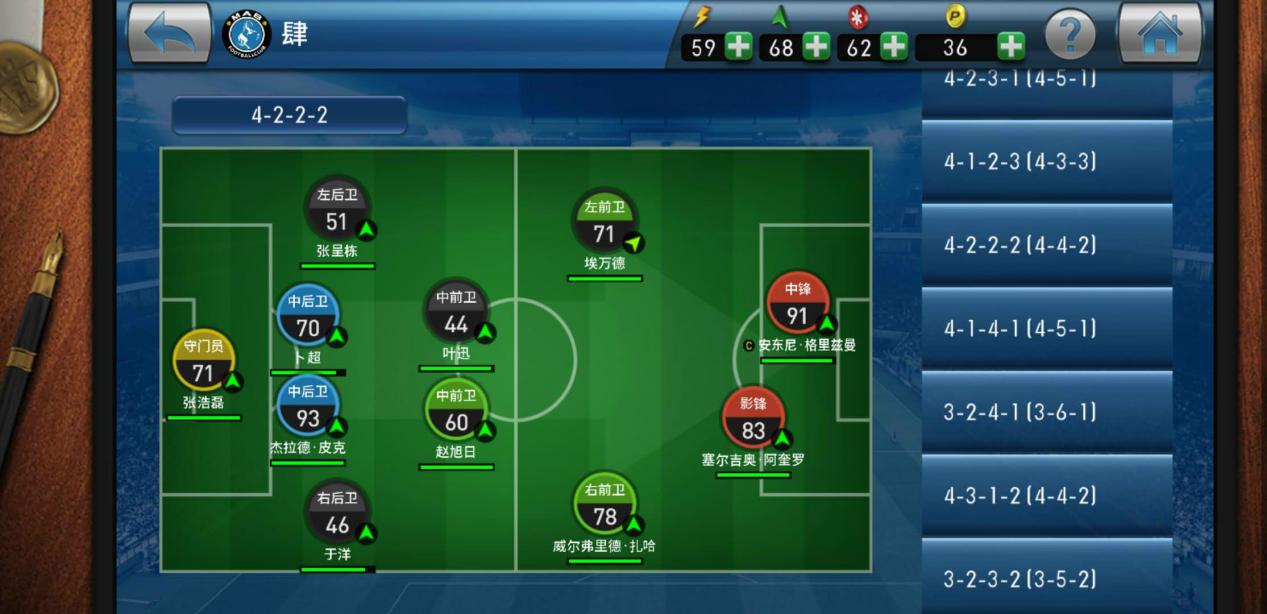The height and width of the screenshot is (614, 1267).
Task: Open the question mark help
Action: [1069, 36]
